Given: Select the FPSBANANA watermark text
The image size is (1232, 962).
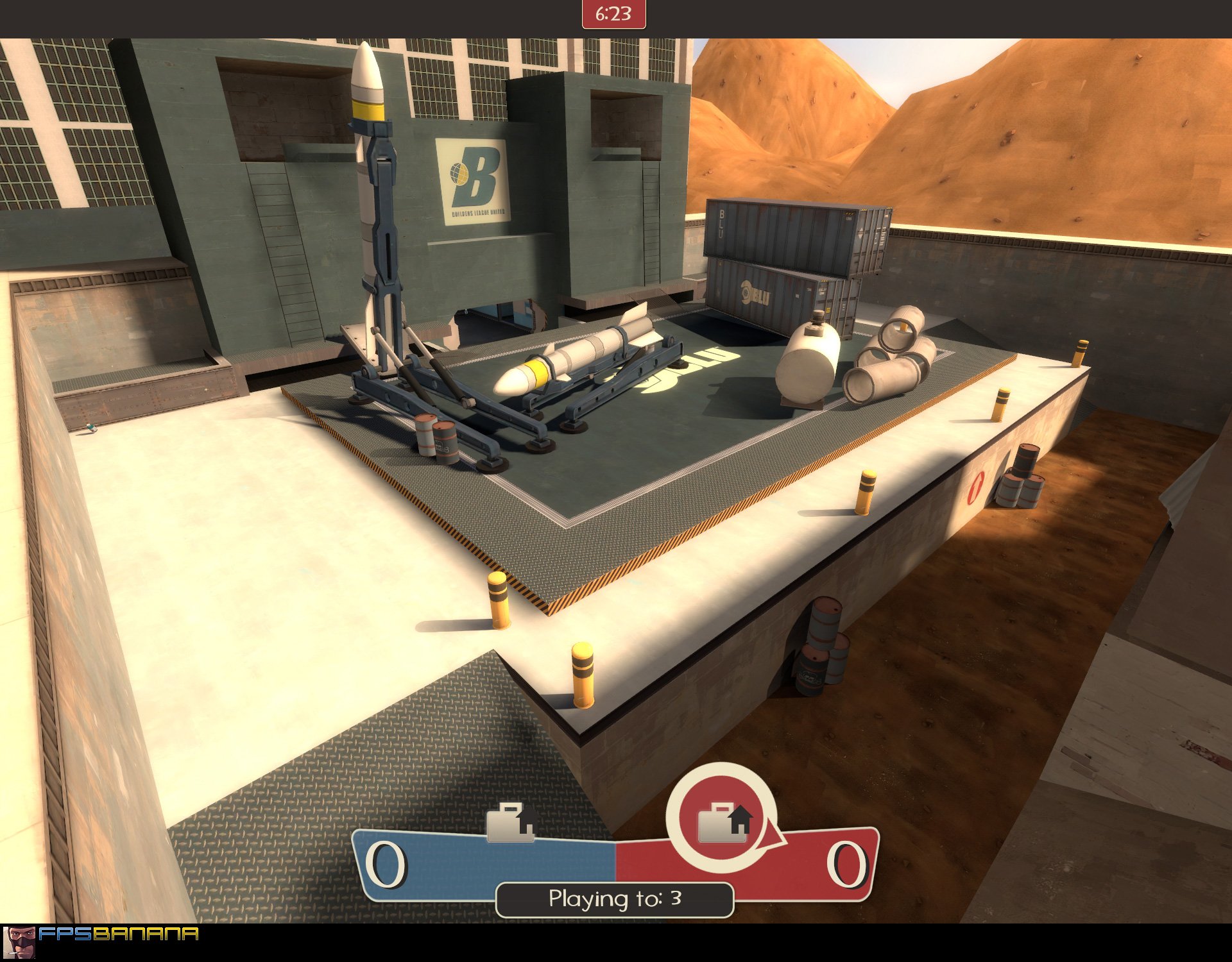Looking at the screenshot, I should (x=119, y=934).
